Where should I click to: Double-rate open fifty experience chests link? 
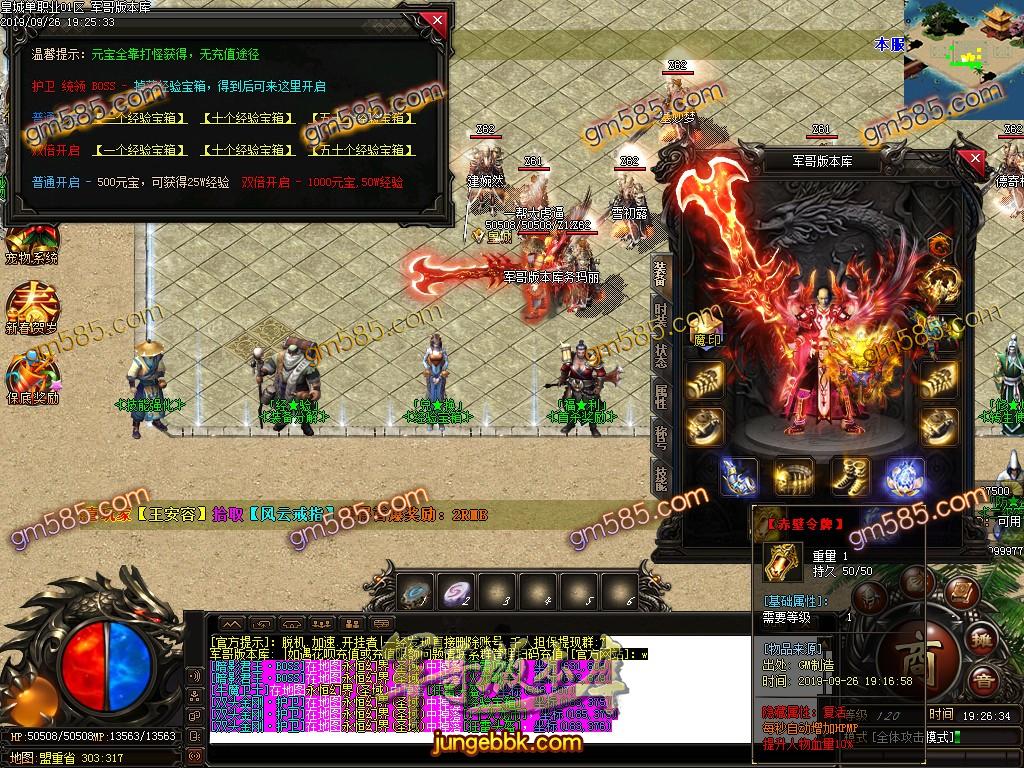[x=362, y=150]
